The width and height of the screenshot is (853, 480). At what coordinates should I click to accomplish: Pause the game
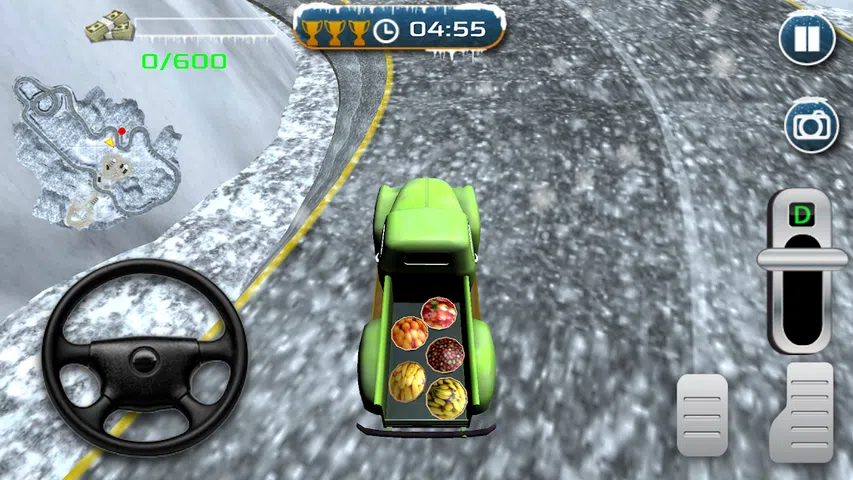click(808, 41)
